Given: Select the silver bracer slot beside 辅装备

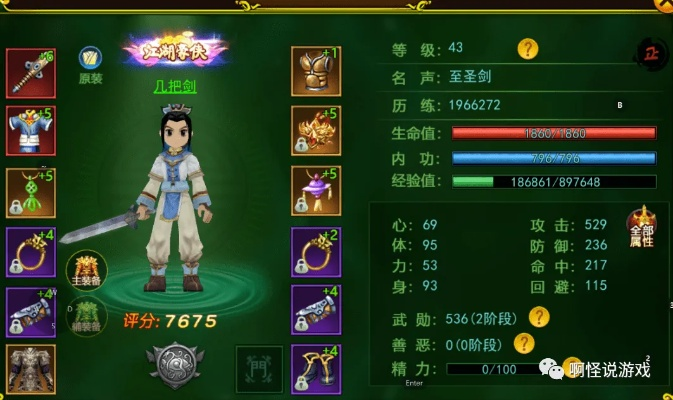Looking at the screenshot, I should point(31,312).
